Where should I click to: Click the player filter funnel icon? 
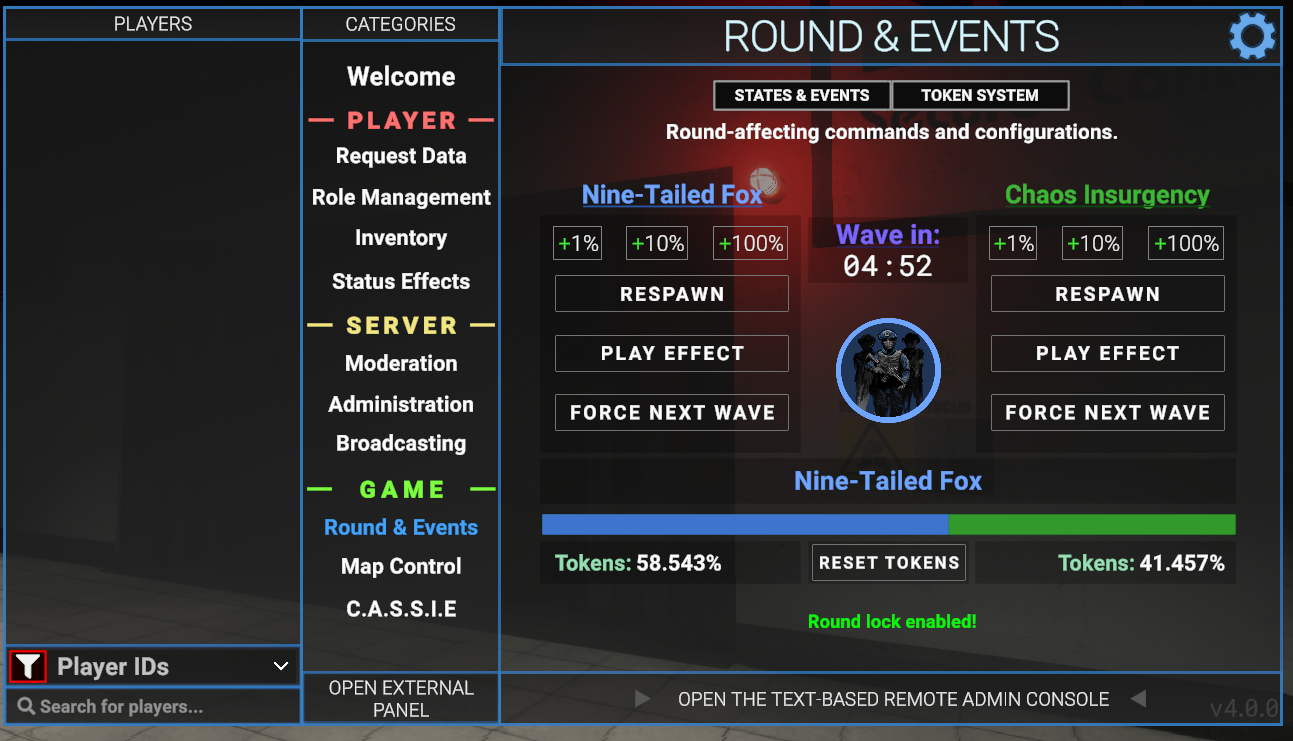coord(27,666)
